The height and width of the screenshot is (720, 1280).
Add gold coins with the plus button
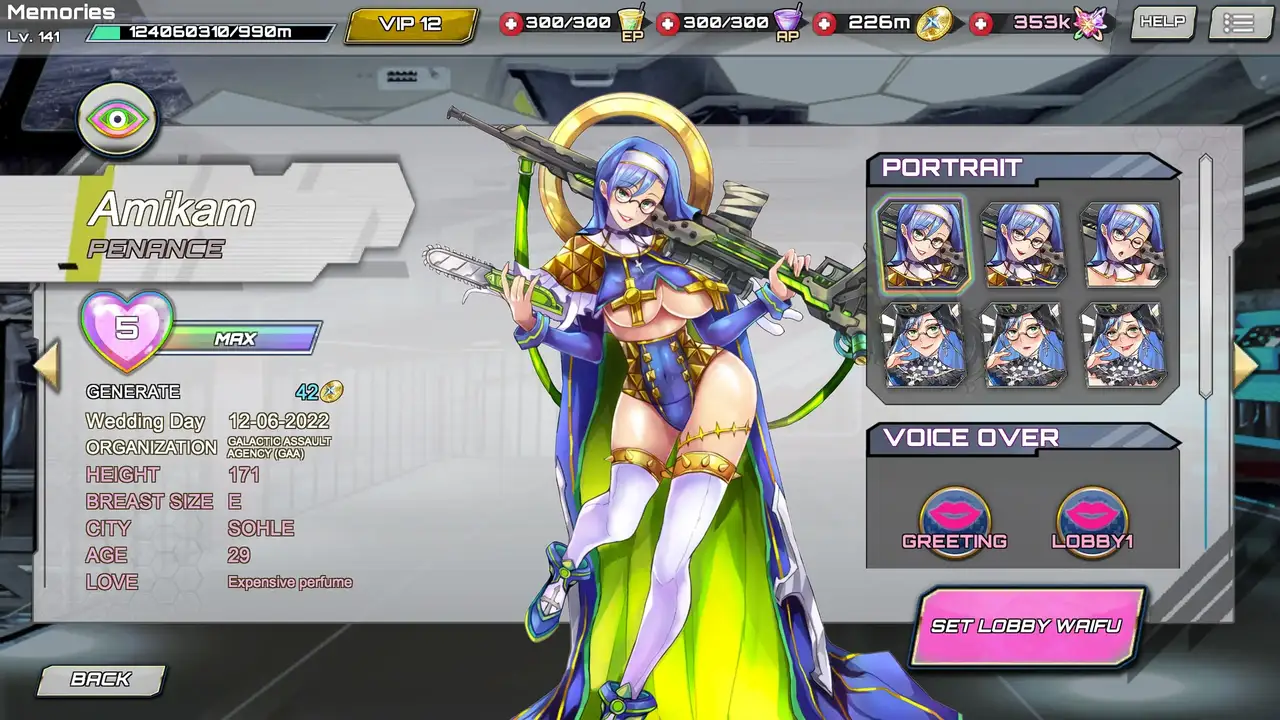824,23
